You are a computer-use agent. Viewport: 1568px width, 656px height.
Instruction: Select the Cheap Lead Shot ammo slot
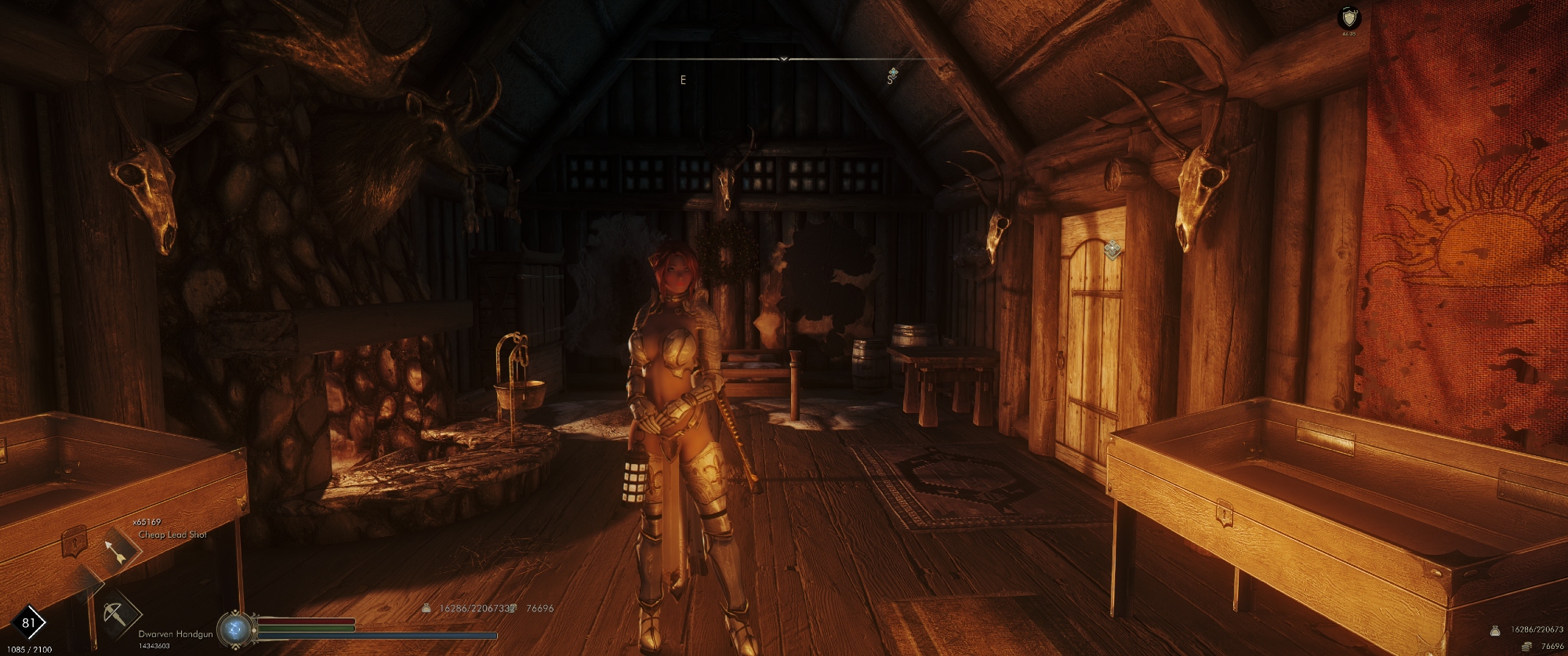coord(118,551)
